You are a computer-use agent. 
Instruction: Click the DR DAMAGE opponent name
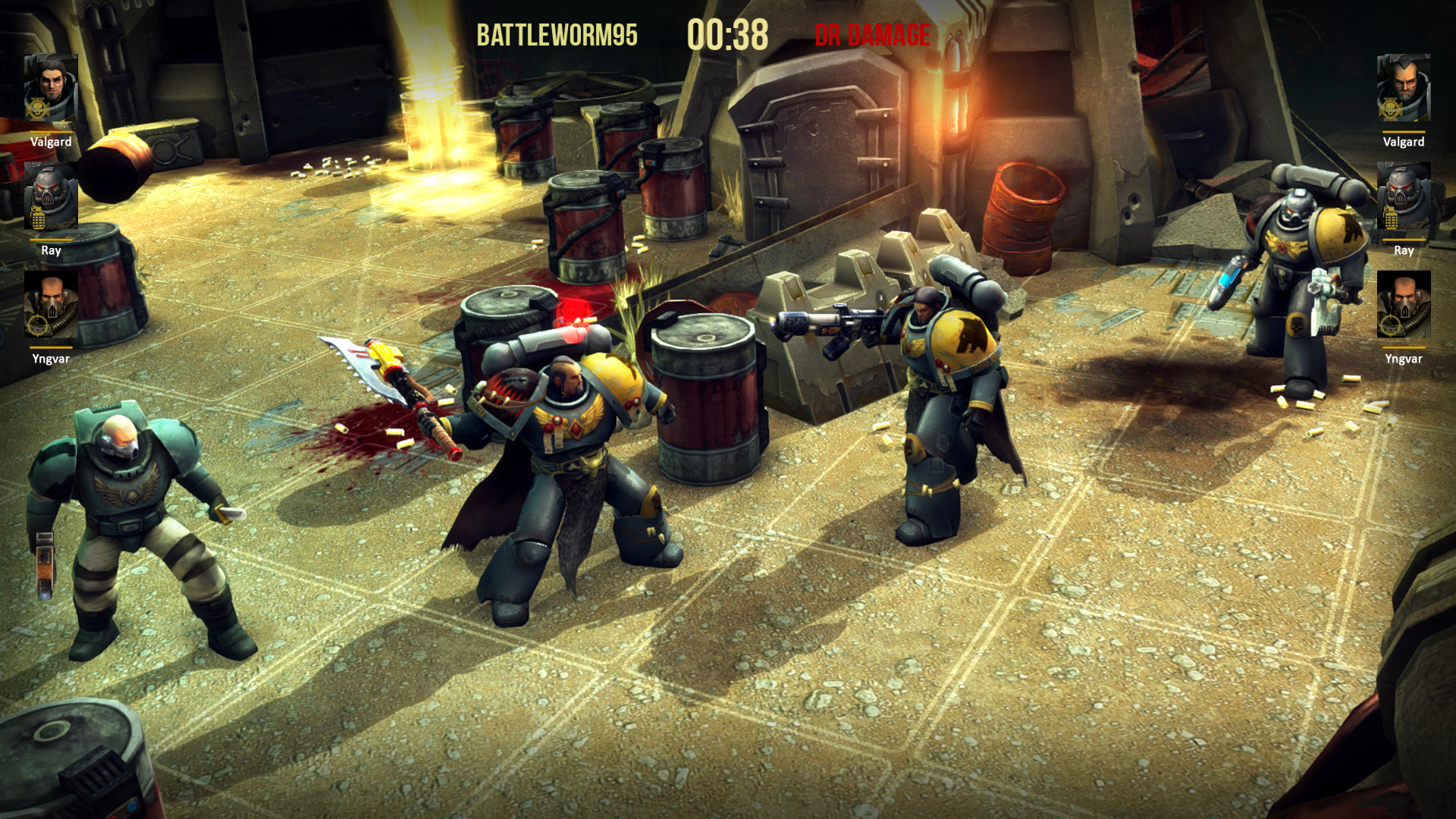point(872,33)
